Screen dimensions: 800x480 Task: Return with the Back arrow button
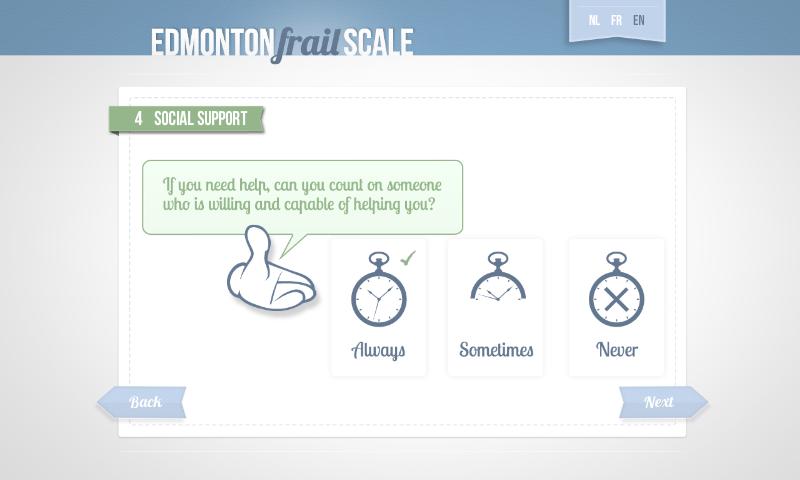pos(143,402)
